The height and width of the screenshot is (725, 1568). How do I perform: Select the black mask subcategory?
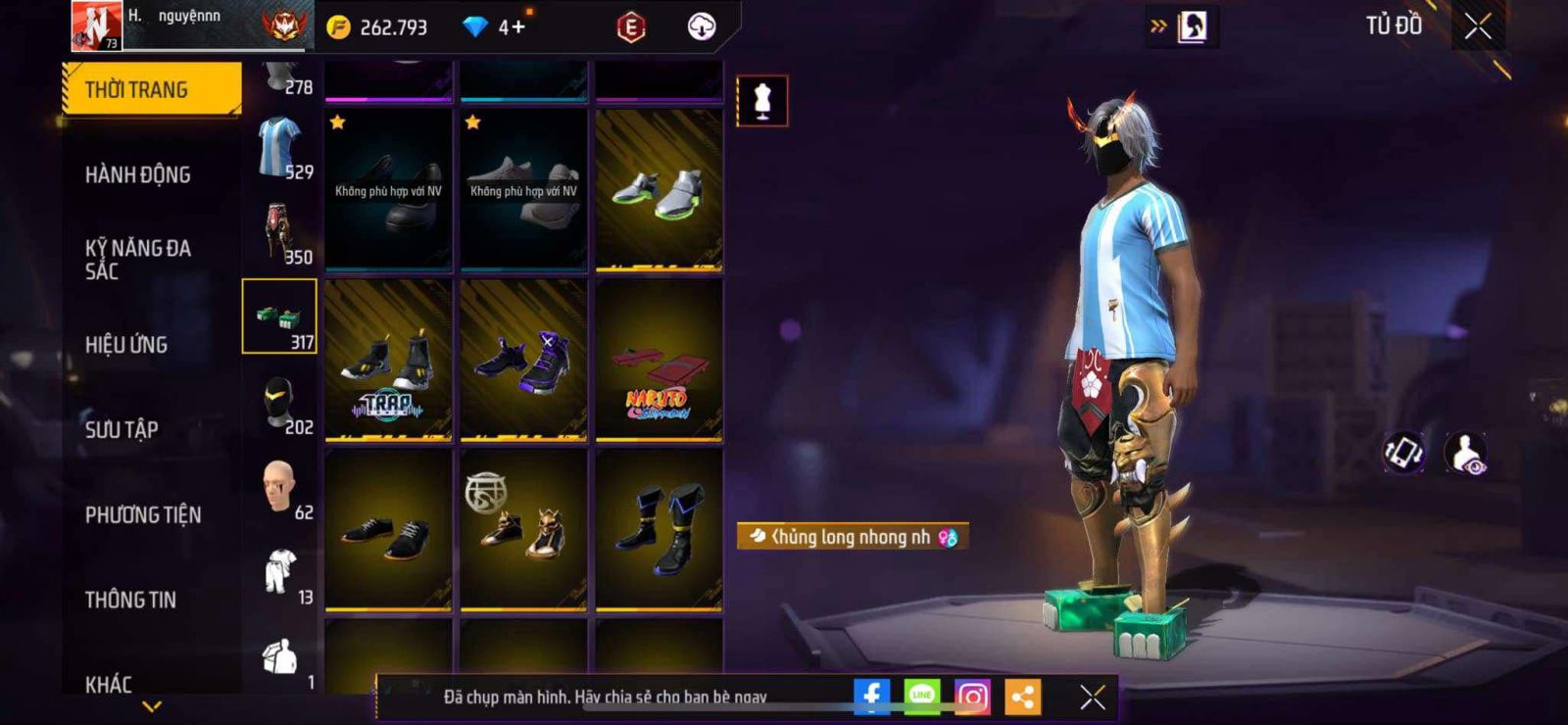279,402
